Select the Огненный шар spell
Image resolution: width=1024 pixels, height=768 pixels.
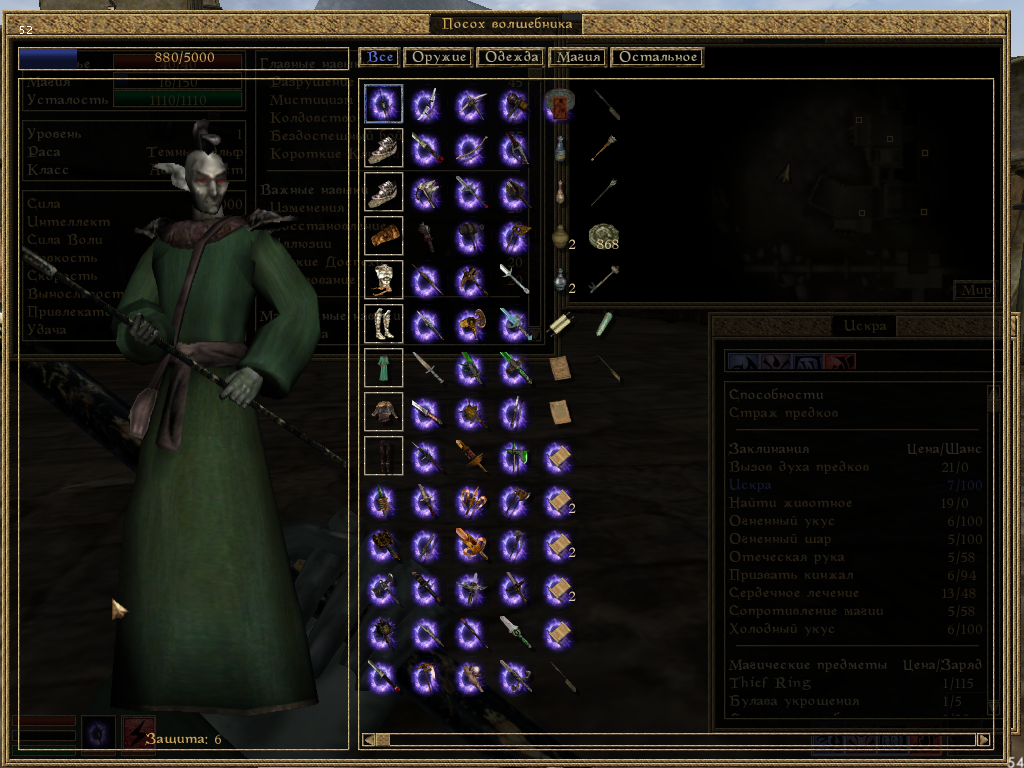pos(781,539)
